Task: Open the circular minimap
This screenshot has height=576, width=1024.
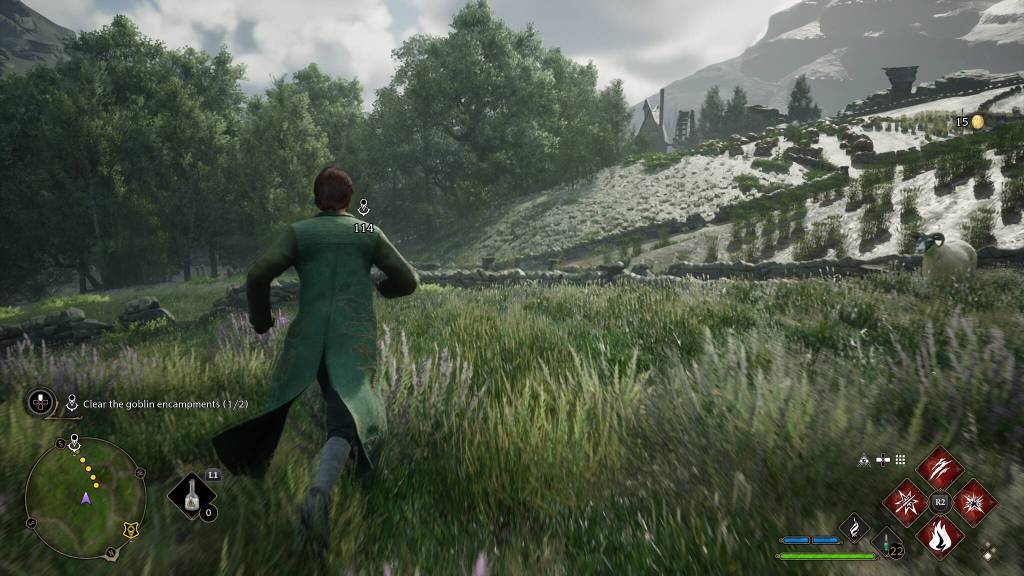Action: pos(86,497)
